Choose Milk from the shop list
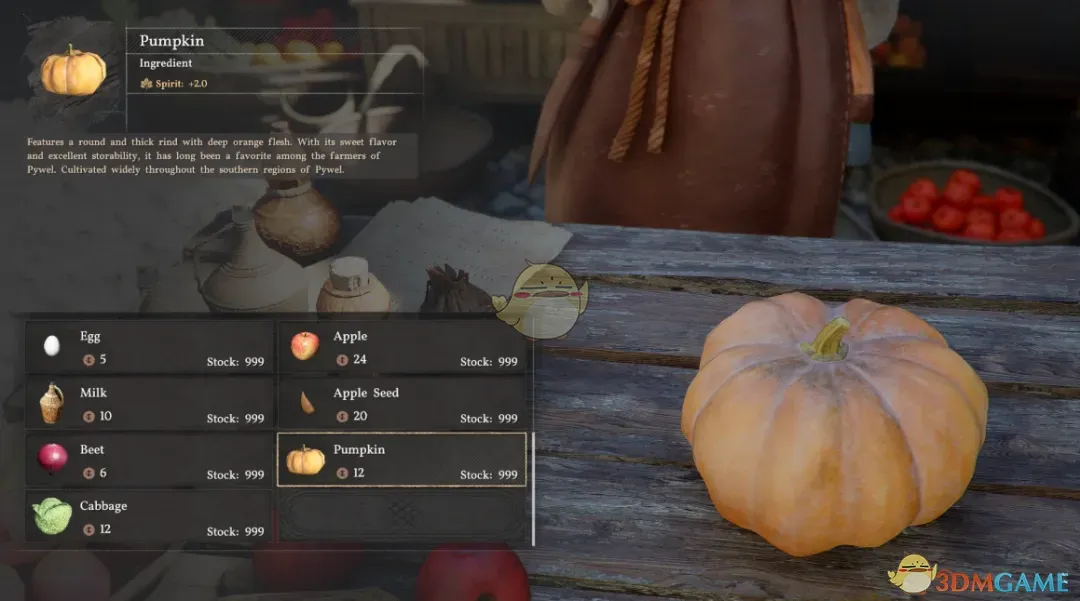The height and width of the screenshot is (601, 1080). pos(149,404)
